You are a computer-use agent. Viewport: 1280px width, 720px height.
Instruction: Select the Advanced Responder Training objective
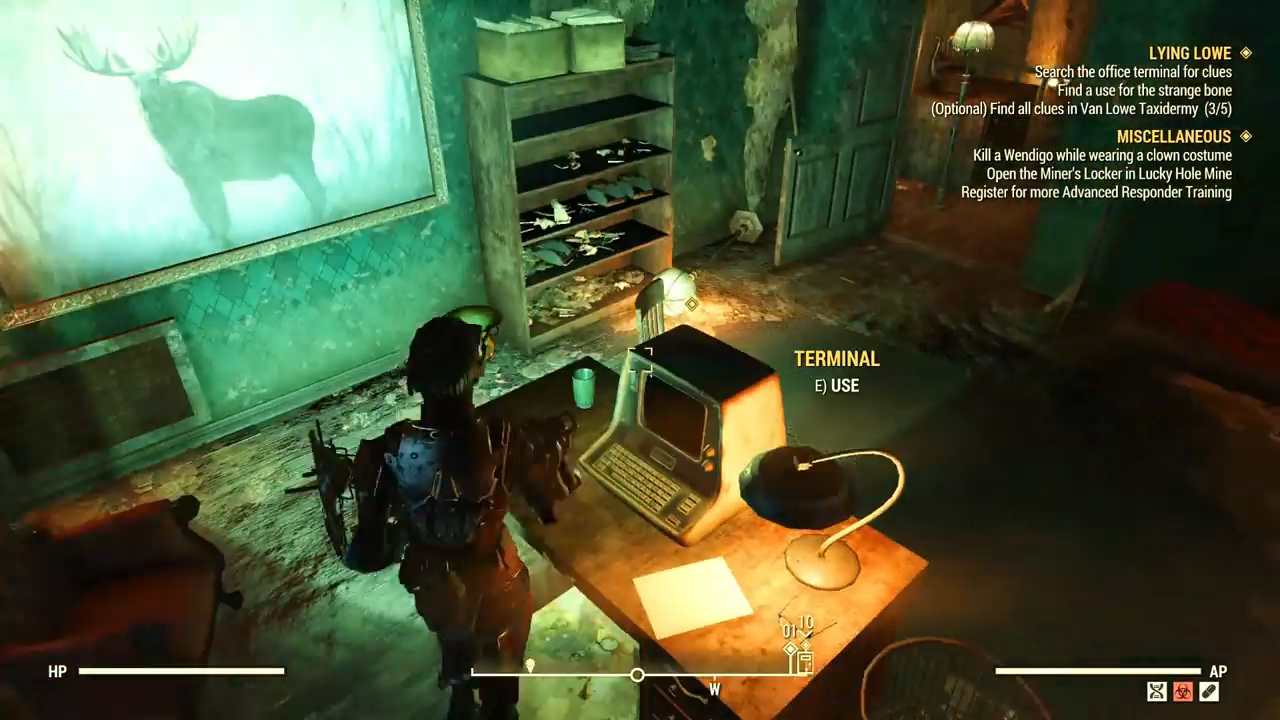click(1096, 192)
